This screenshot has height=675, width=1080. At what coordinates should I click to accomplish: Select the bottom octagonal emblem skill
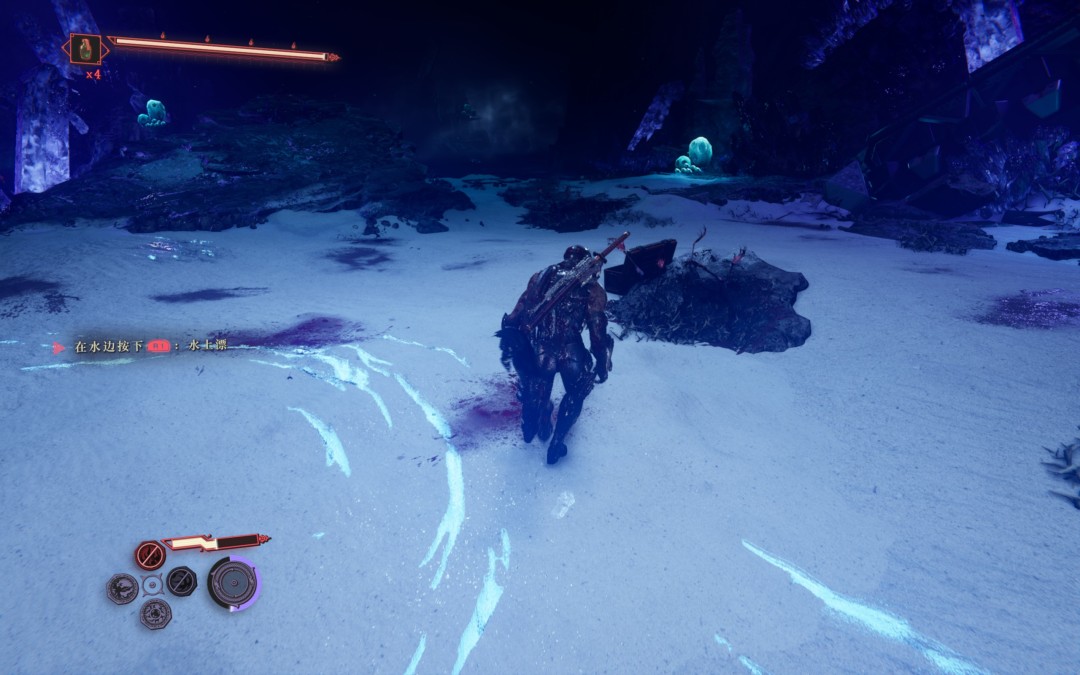tap(155, 613)
